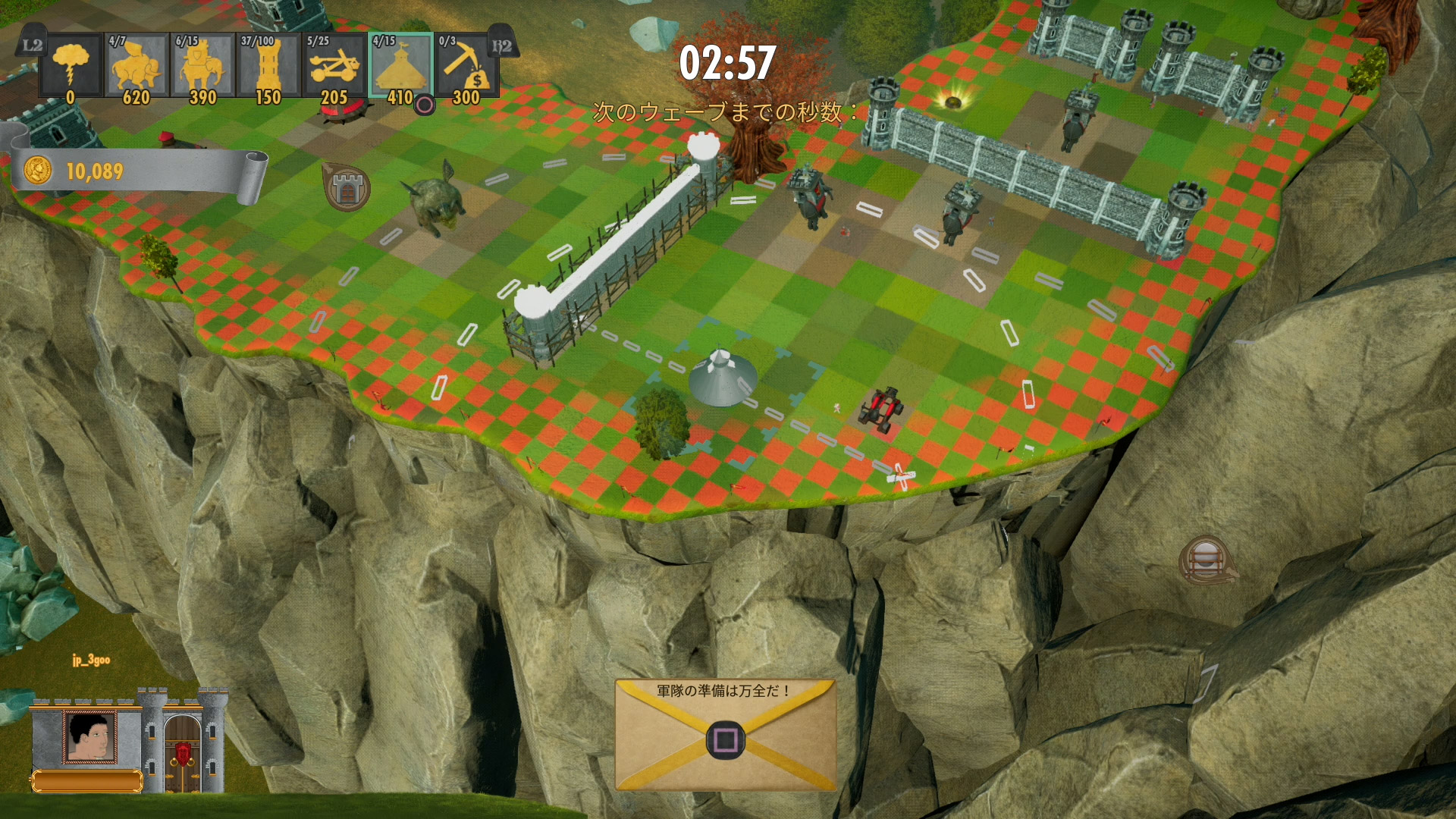Open the army ready envelope message
Viewport: 1456px width, 819px height.
(725, 734)
